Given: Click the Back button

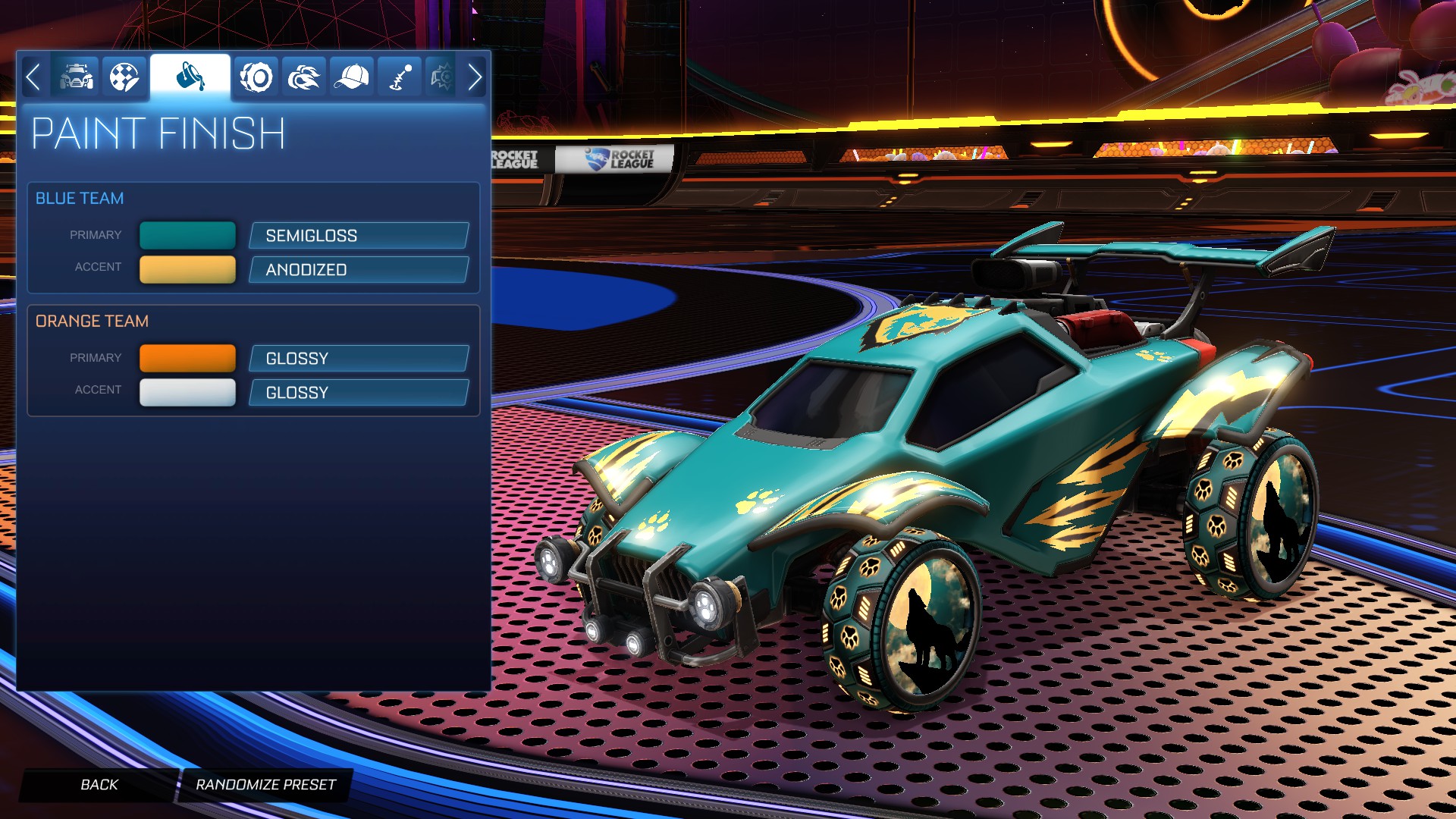Looking at the screenshot, I should coord(99,785).
